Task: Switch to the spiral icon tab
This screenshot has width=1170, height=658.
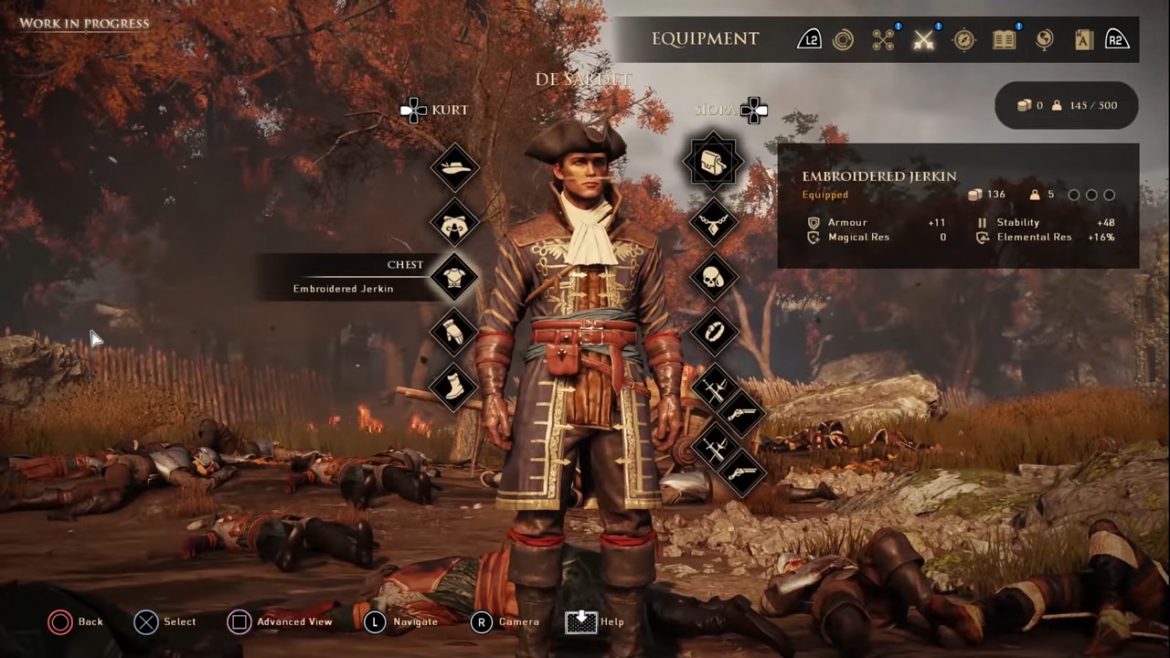Action: (x=843, y=40)
